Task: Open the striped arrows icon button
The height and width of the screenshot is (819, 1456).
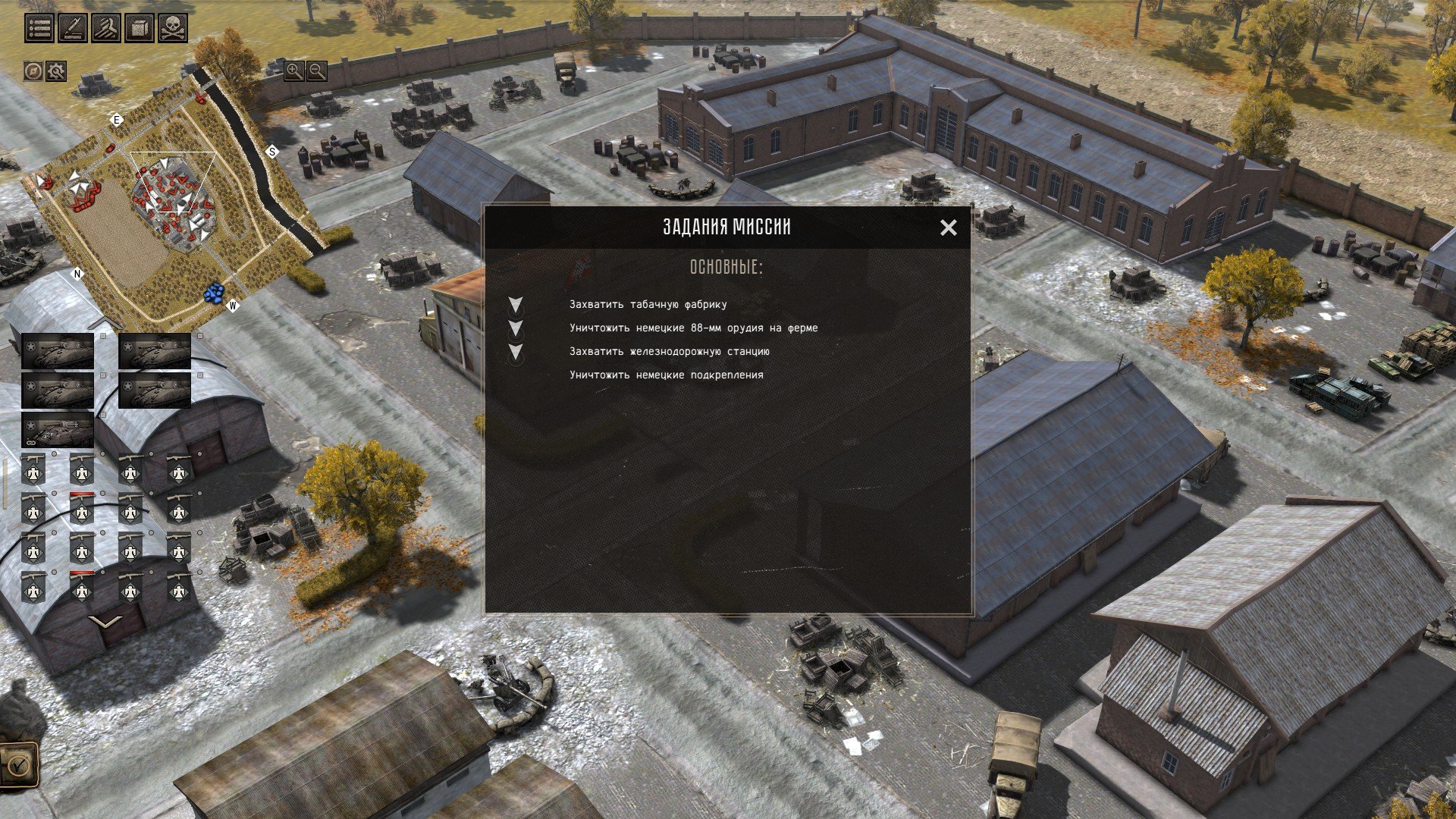Action: click(x=105, y=29)
